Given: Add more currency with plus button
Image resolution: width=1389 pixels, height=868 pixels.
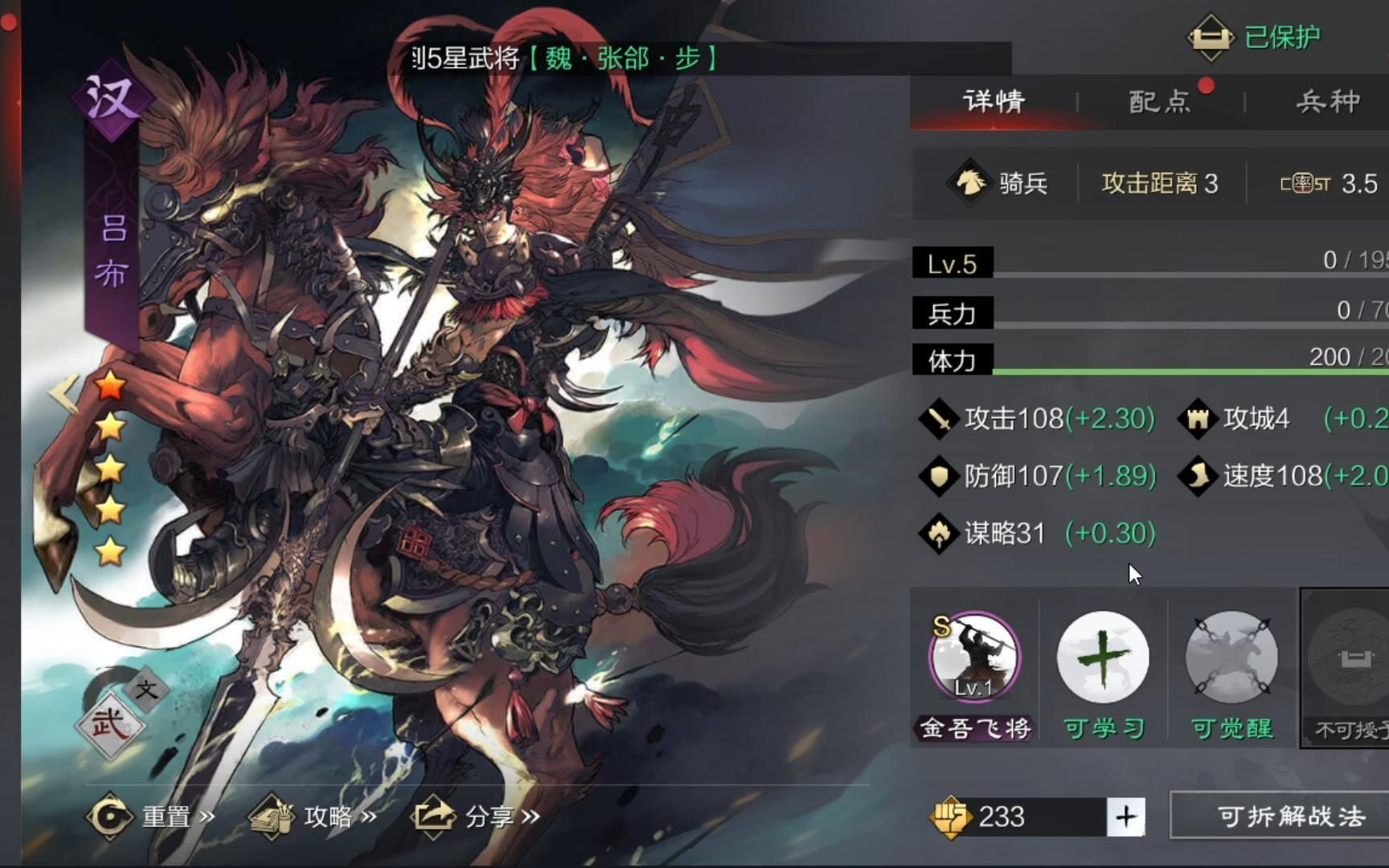Looking at the screenshot, I should [x=1125, y=817].
